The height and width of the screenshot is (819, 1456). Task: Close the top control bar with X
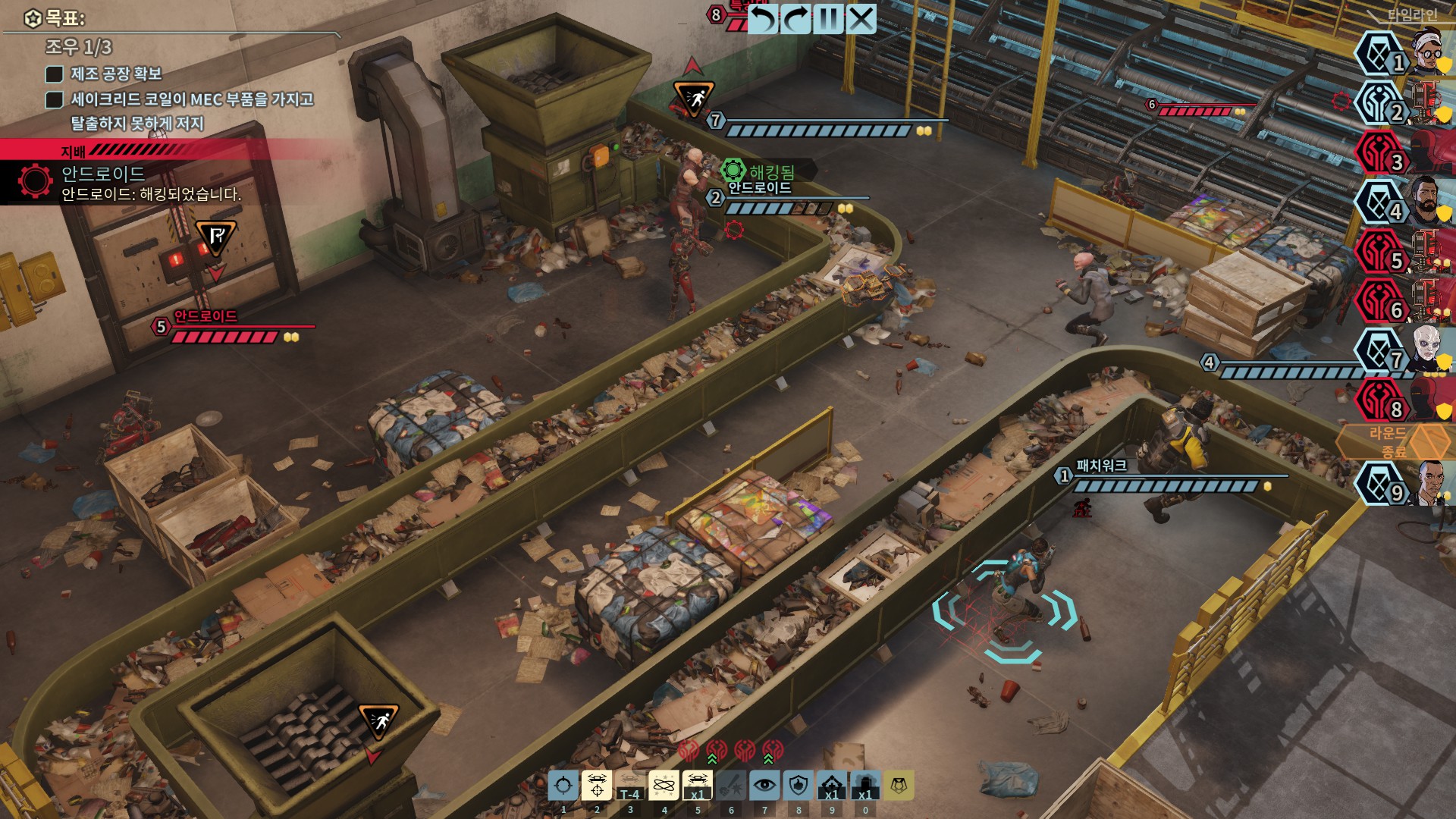tap(861, 19)
